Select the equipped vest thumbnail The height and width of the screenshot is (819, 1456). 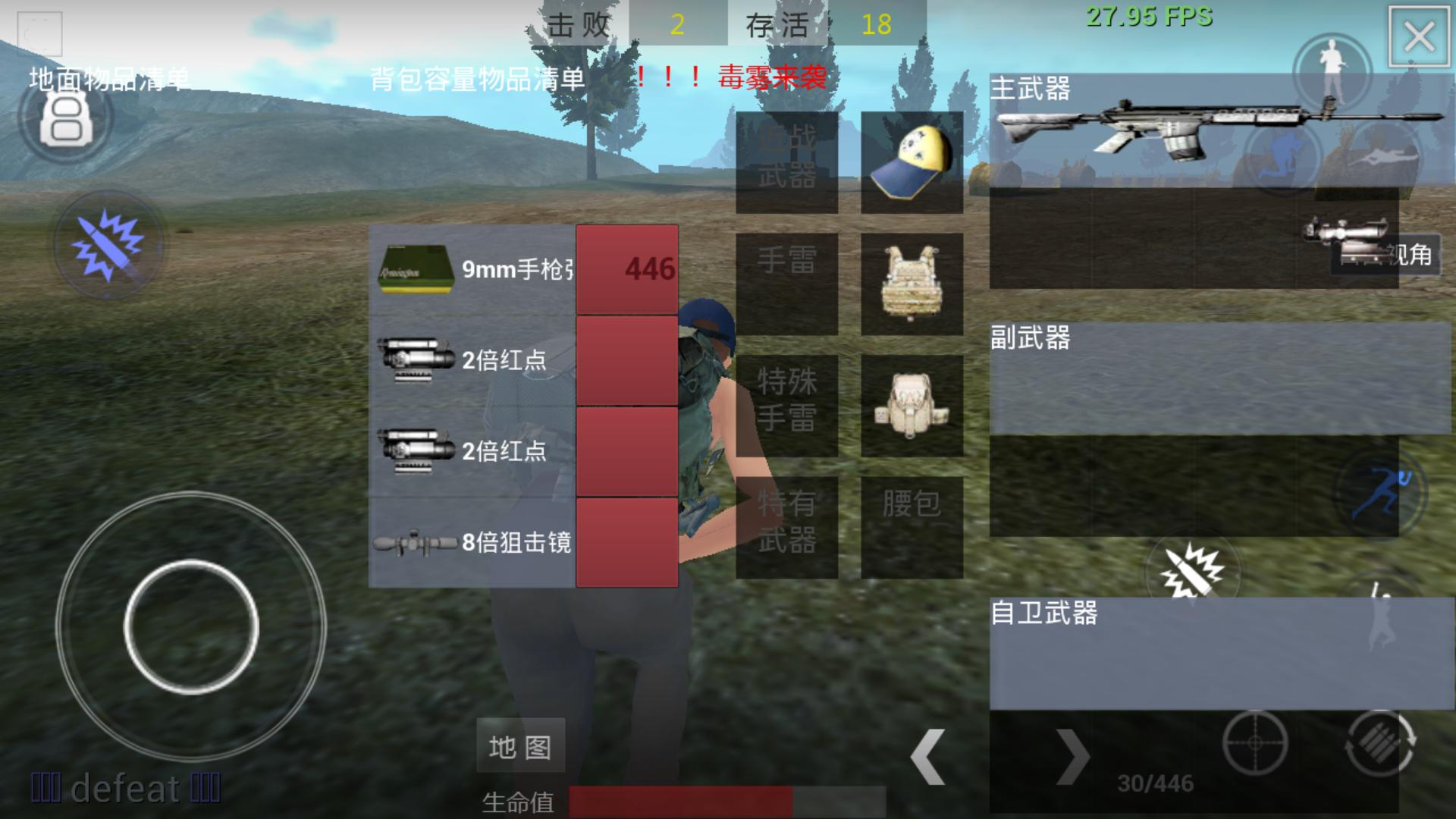pyautogui.click(x=910, y=284)
